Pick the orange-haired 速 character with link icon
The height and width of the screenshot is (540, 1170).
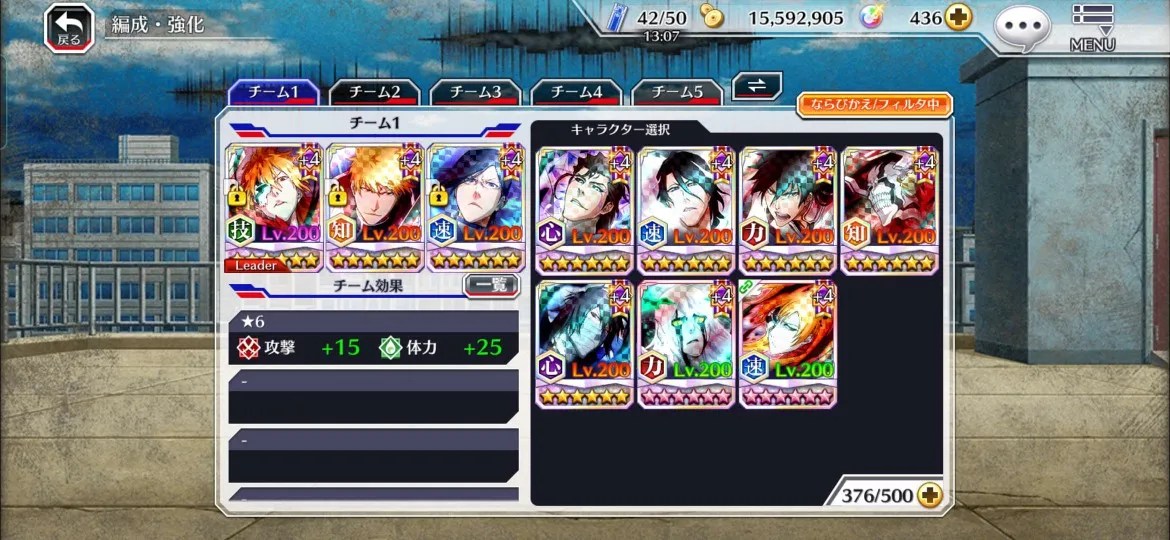pos(788,344)
